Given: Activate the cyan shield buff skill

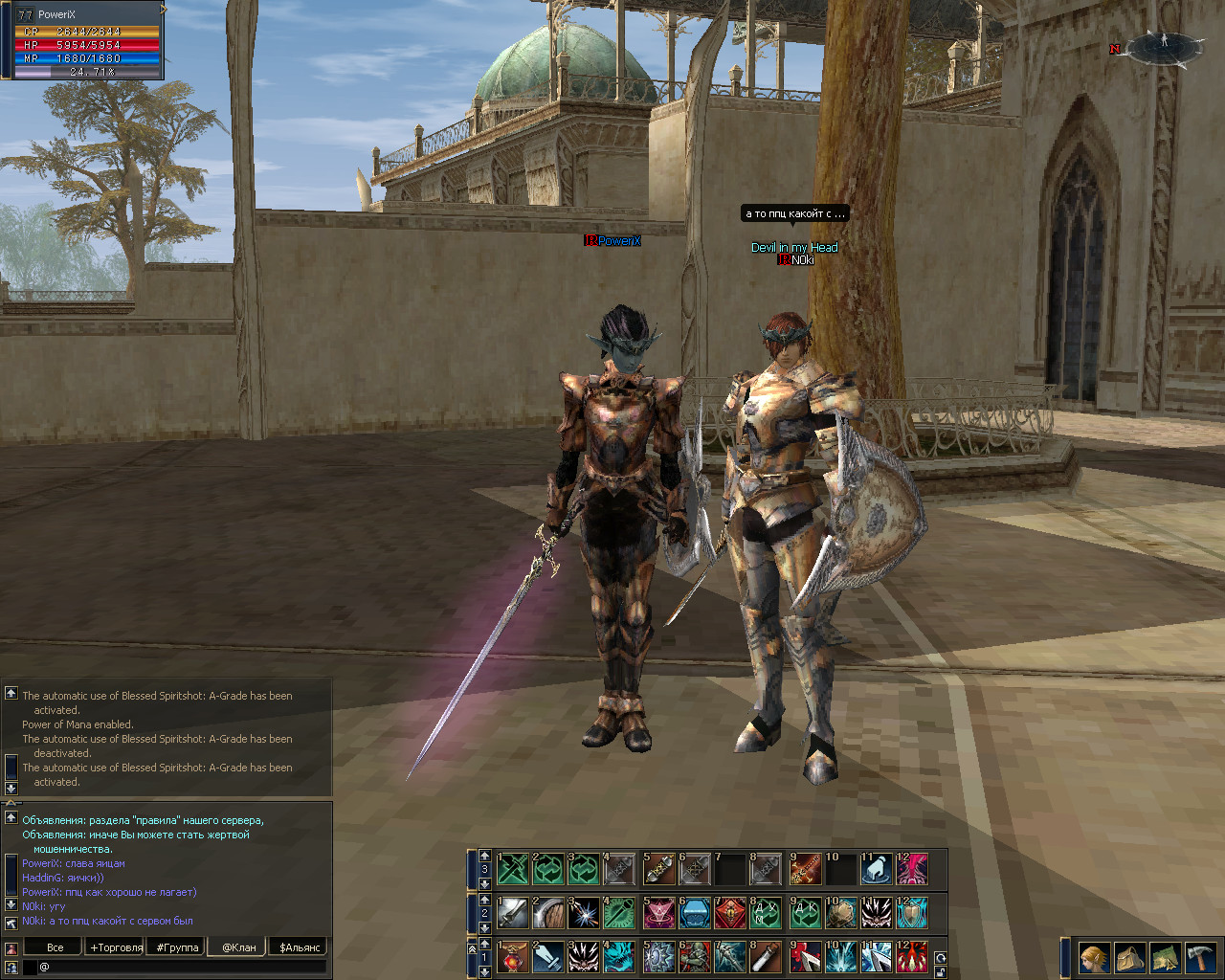Looking at the screenshot, I should click(x=913, y=913).
